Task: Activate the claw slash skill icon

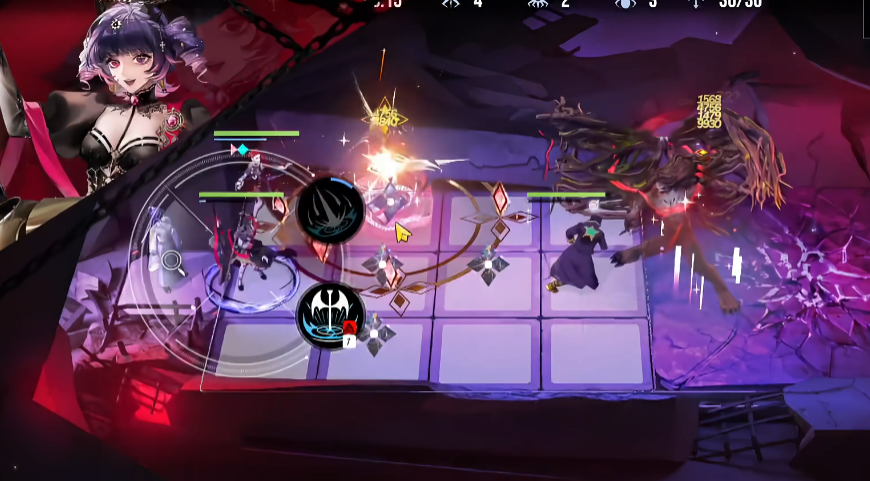Action: tap(330, 210)
